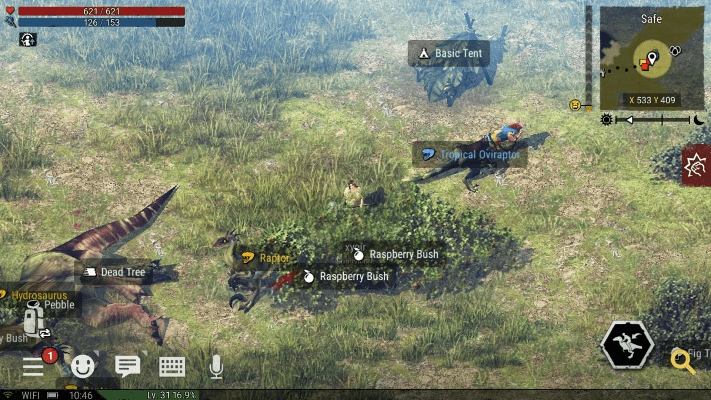Open the chat speech bubble

coord(127,366)
